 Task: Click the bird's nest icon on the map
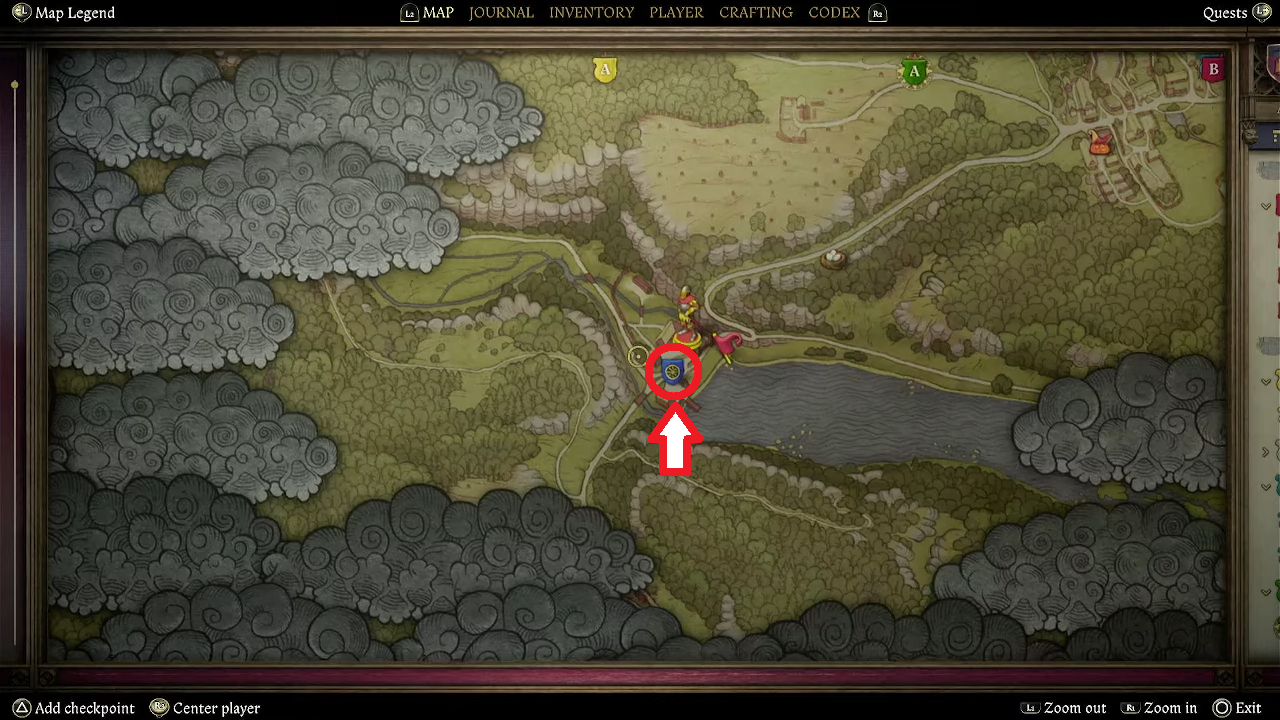pos(831,258)
